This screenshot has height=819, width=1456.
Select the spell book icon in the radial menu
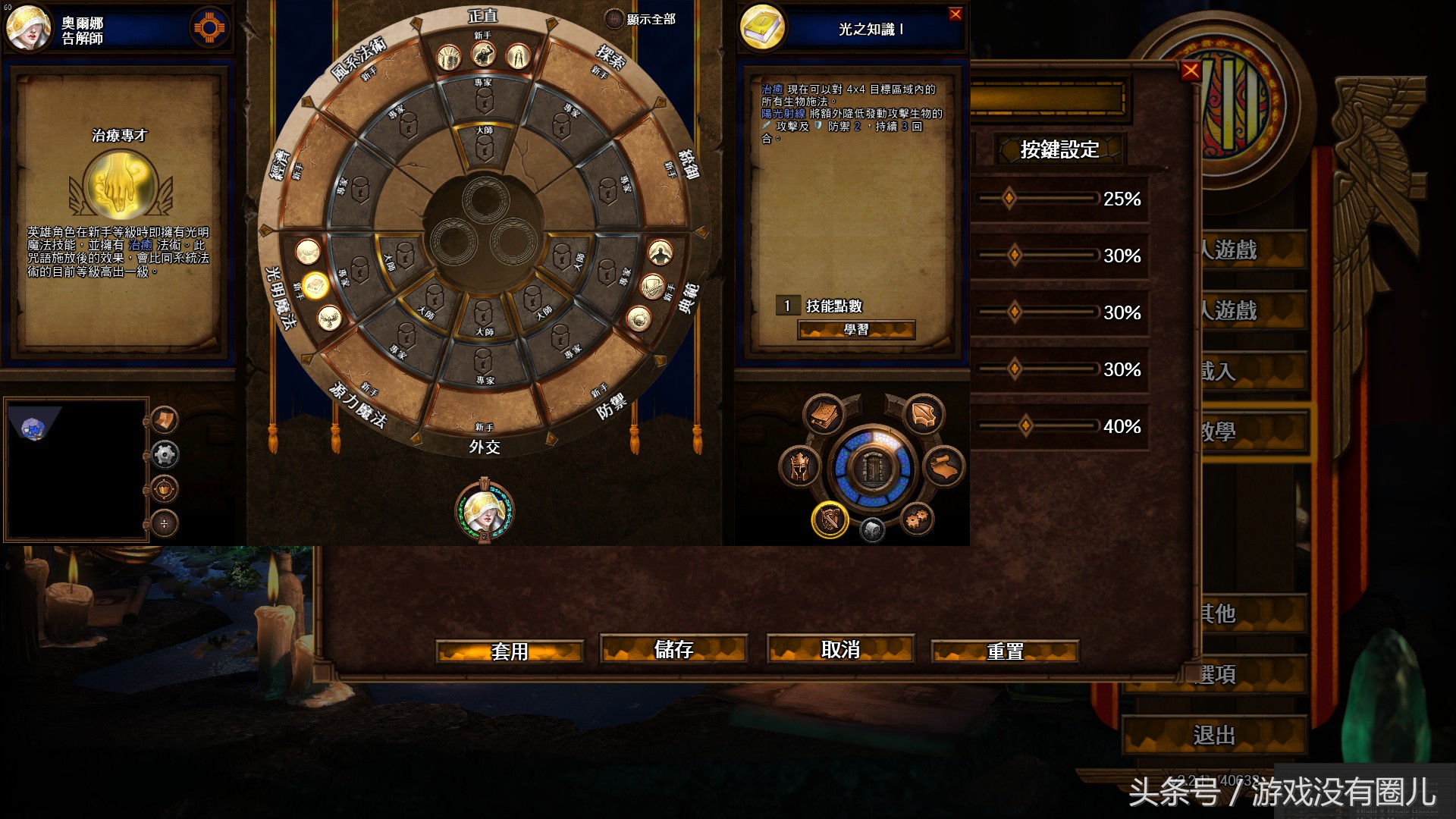point(823,416)
